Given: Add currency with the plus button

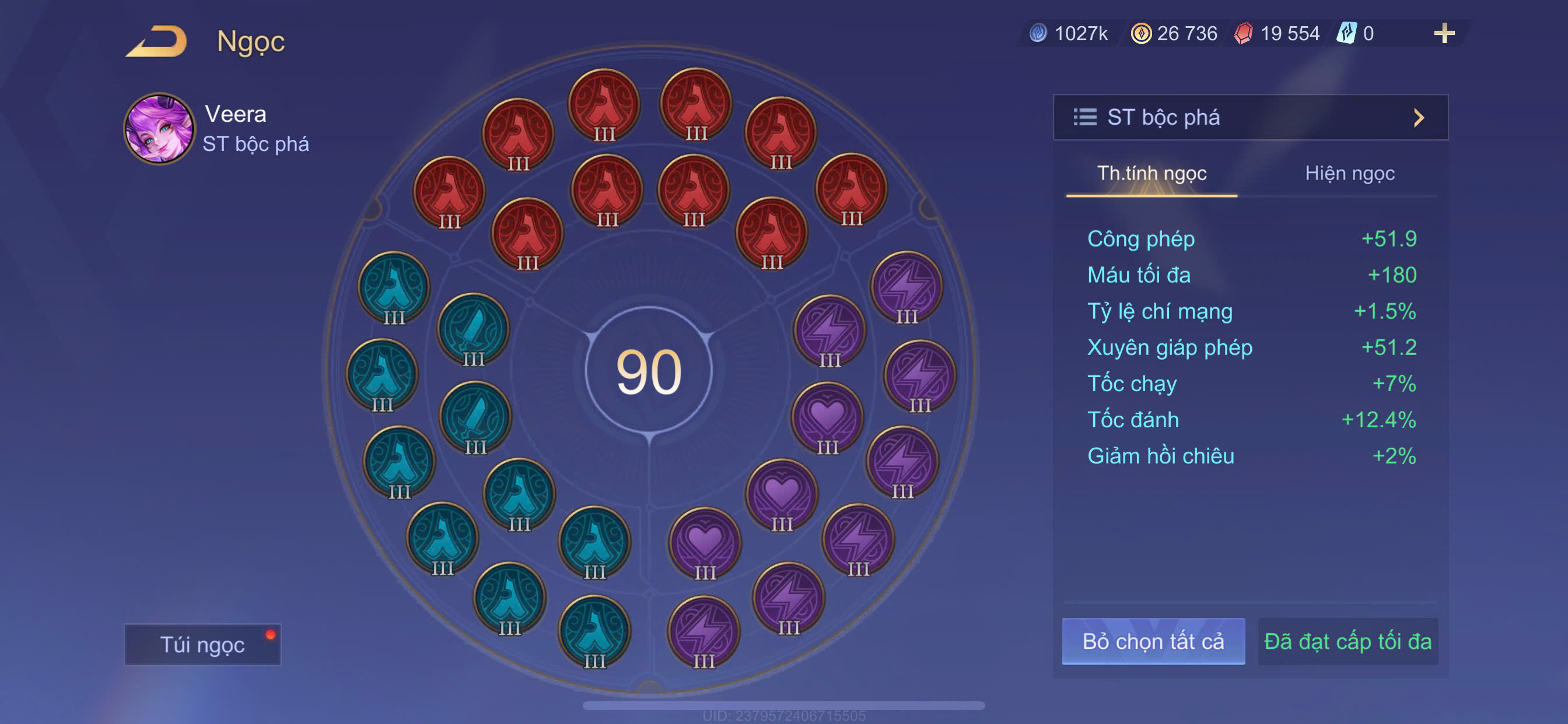Looking at the screenshot, I should pyautogui.click(x=1444, y=33).
